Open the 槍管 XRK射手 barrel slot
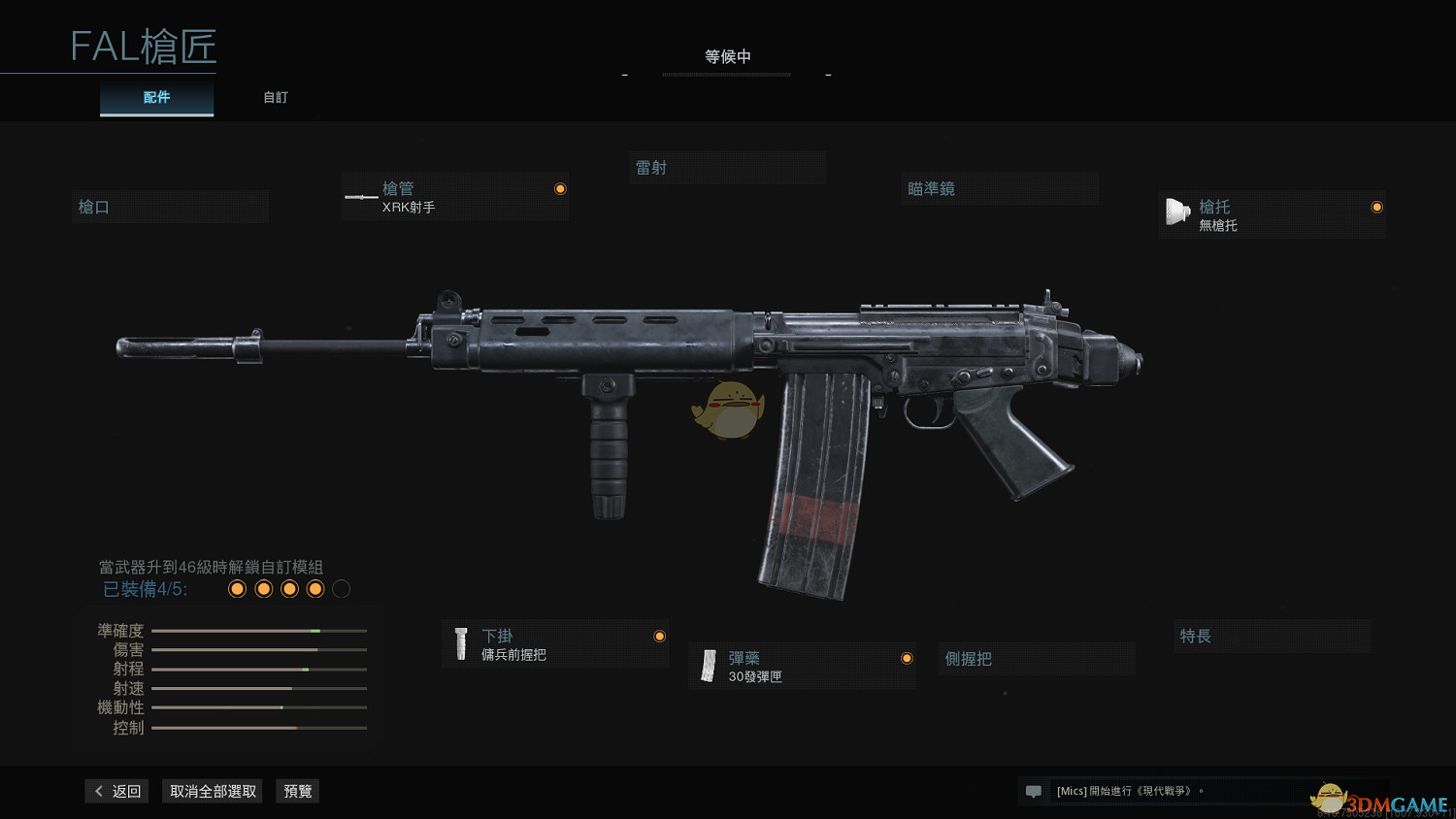Viewport: 1456px width, 819px height. [454, 197]
